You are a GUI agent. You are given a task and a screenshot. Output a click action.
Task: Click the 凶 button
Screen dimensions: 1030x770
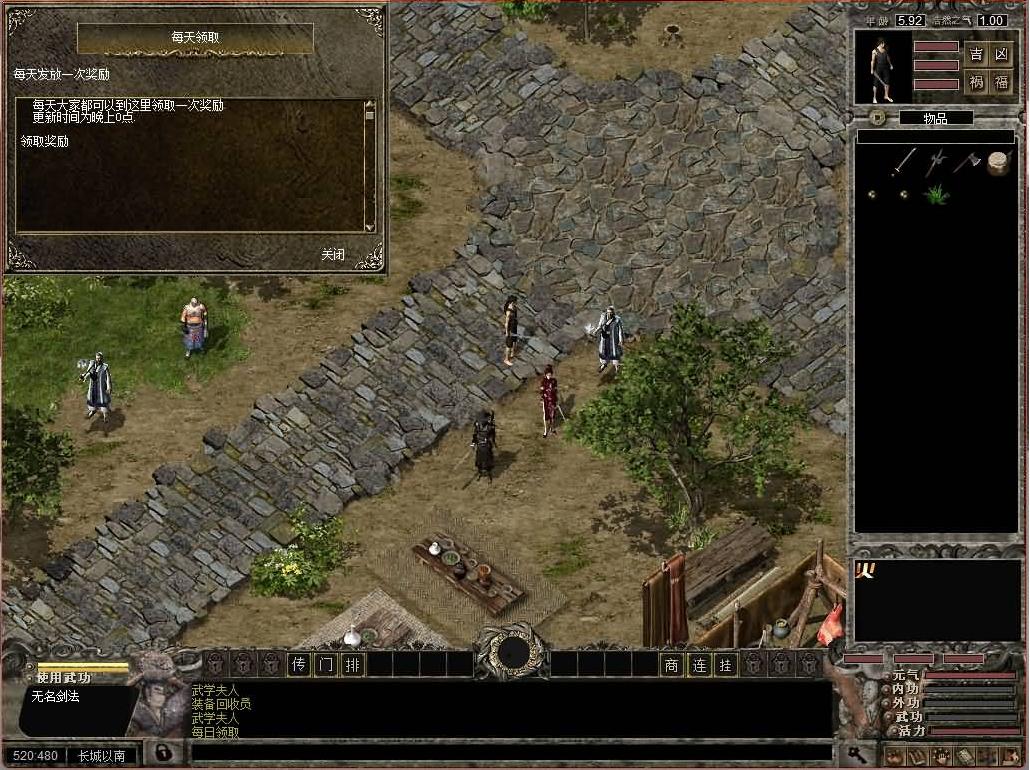click(x=1001, y=53)
